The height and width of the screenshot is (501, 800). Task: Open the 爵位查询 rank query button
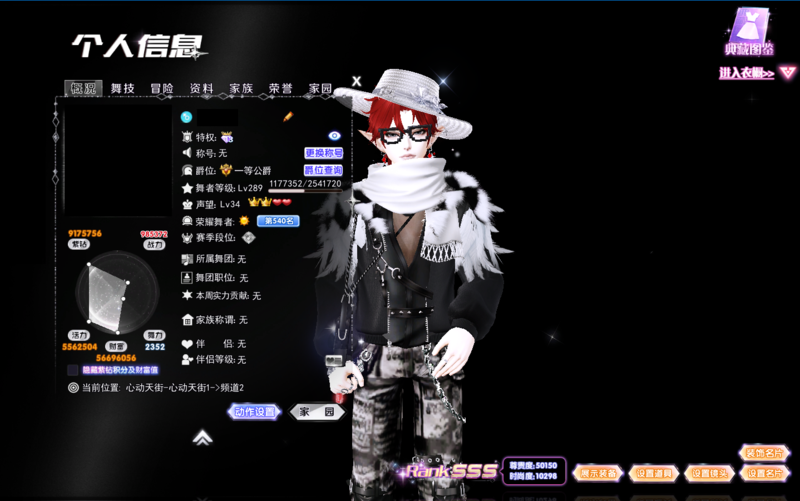324,171
